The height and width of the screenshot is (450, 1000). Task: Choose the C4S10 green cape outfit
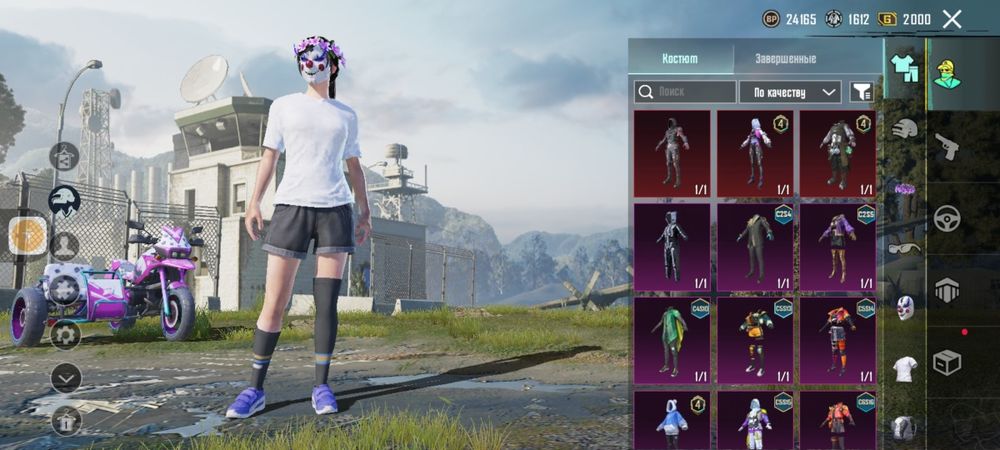tap(672, 340)
